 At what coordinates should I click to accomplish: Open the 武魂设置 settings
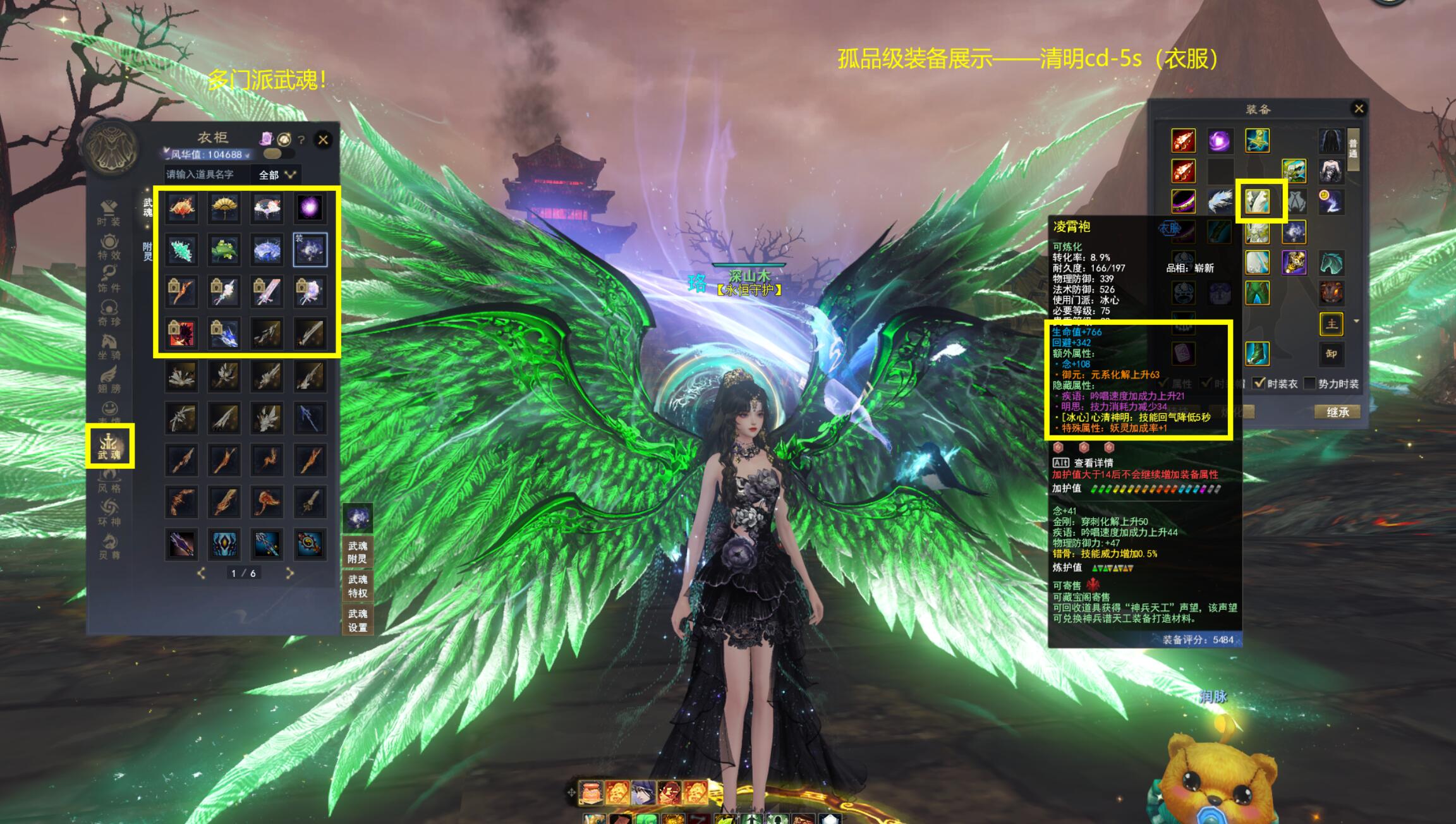click(x=357, y=620)
